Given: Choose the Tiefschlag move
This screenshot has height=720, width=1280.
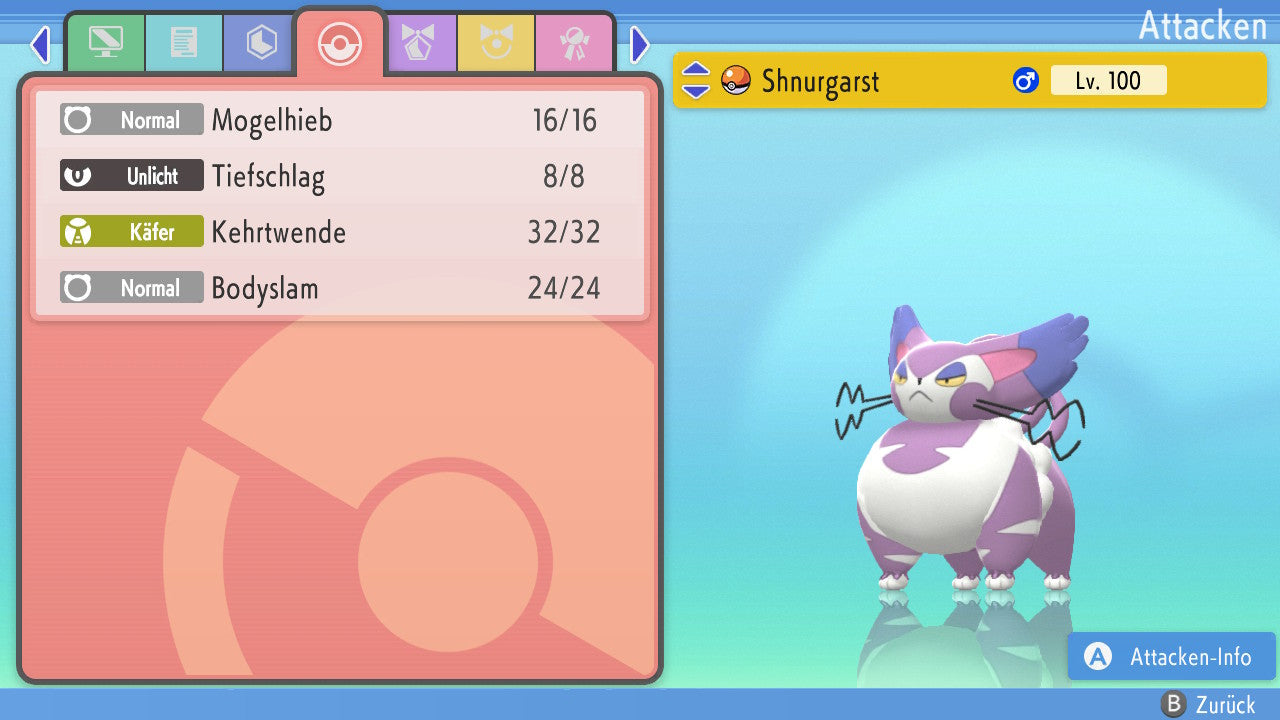Looking at the screenshot, I should click(x=340, y=177).
